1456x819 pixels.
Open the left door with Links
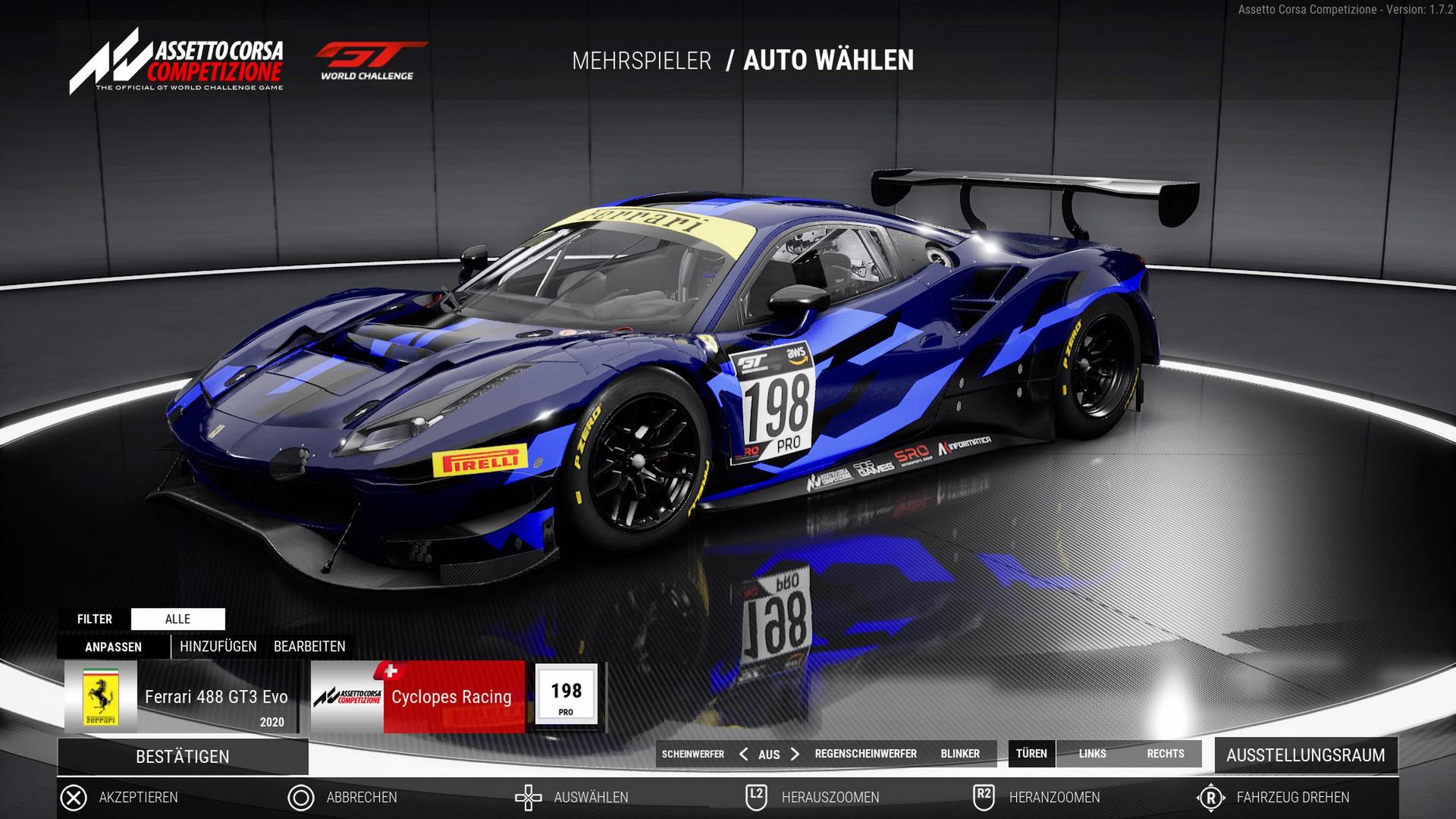1092,754
